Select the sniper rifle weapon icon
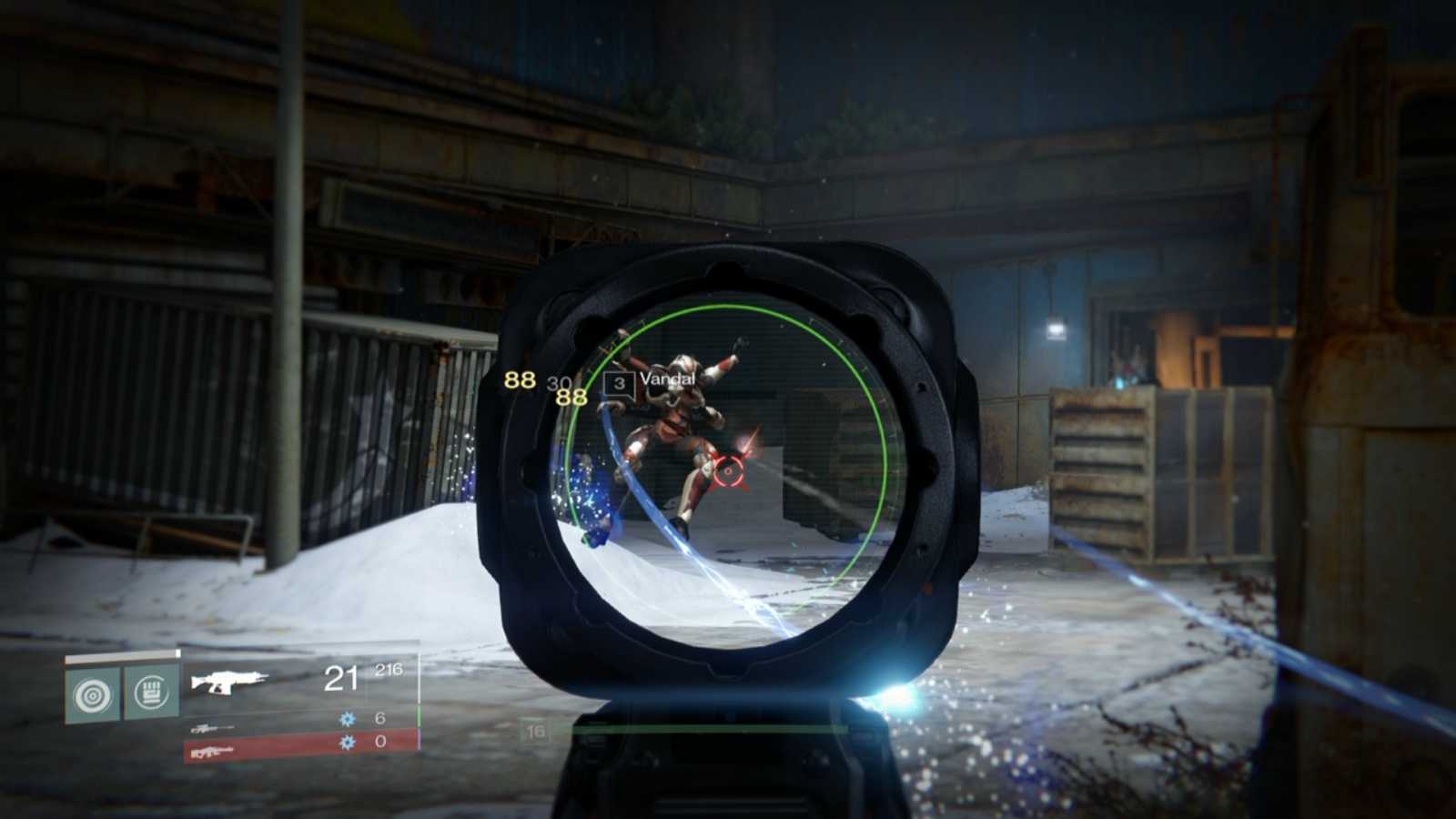The width and height of the screenshot is (1456, 819). pyautogui.click(x=211, y=730)
